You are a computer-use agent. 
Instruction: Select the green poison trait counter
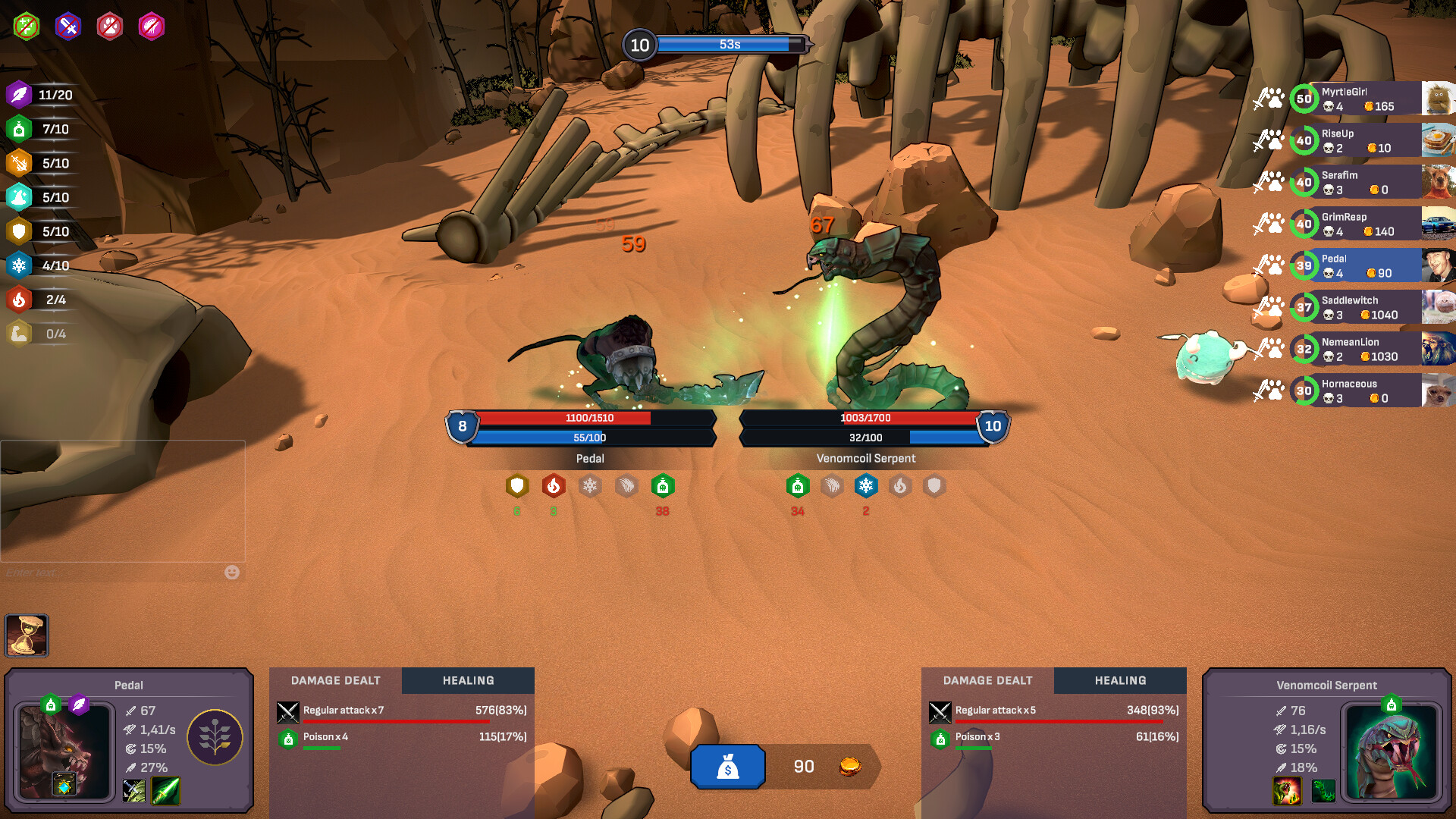click(20, 129)
